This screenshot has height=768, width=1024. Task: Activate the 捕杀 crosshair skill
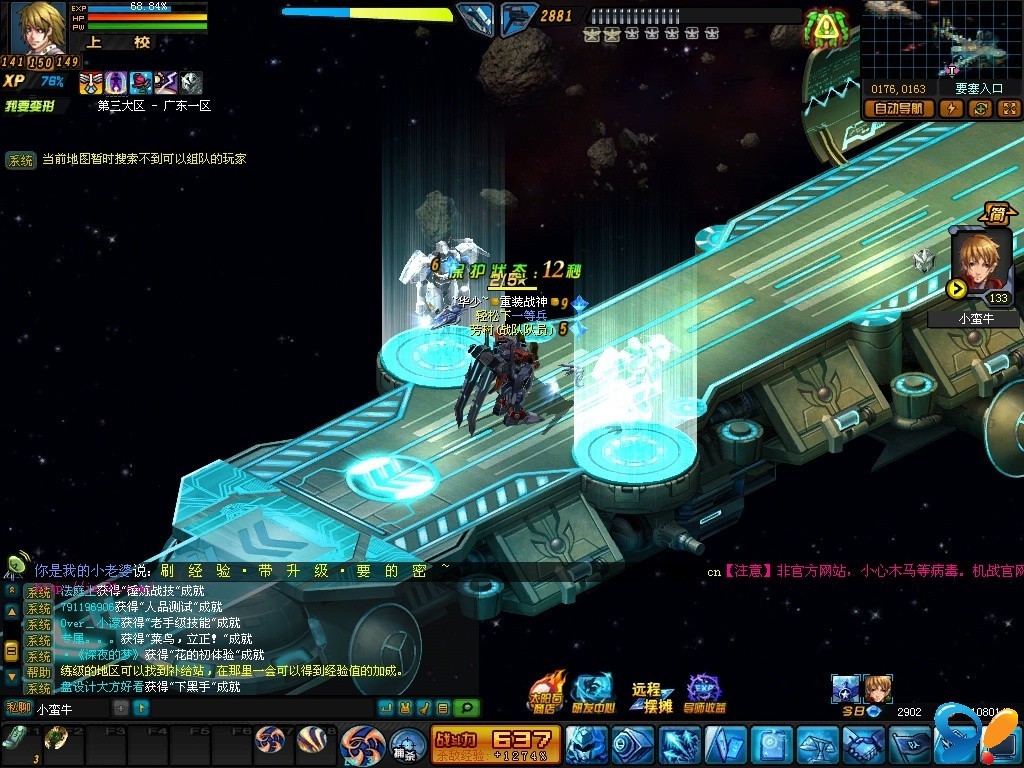click(x=405, y=744)
